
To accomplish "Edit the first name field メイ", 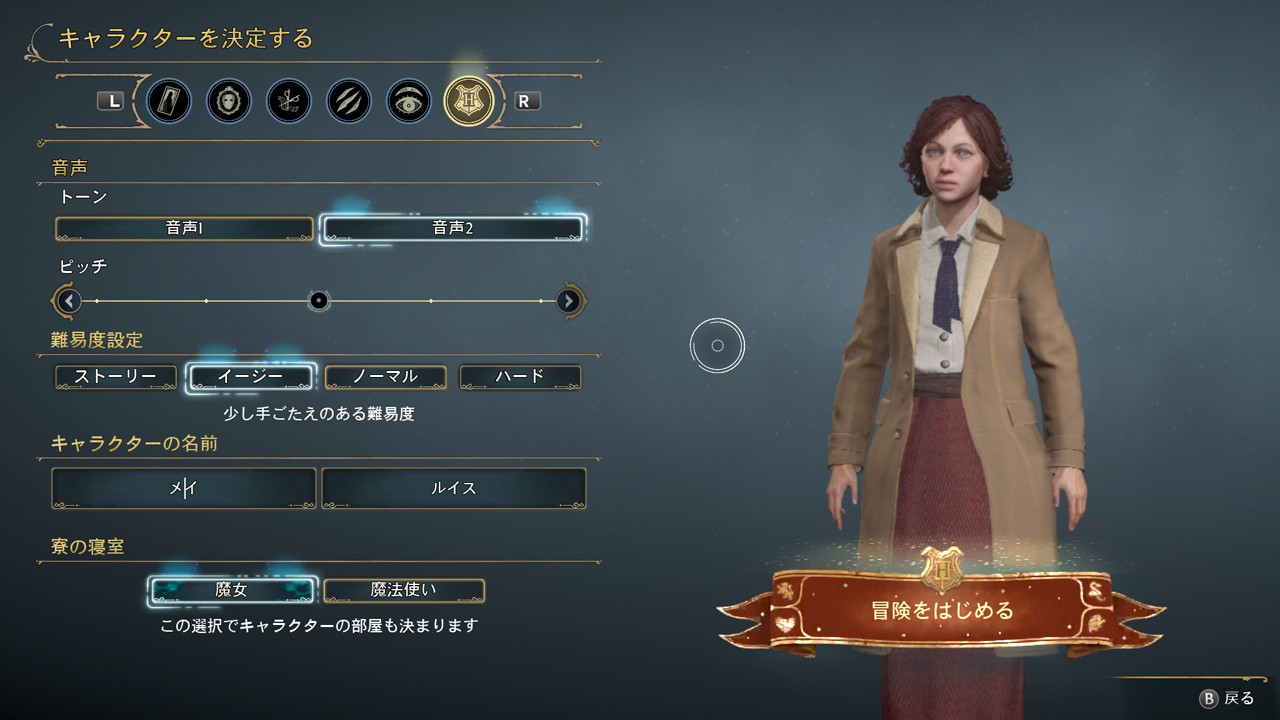I will click(x=184, y=489).
